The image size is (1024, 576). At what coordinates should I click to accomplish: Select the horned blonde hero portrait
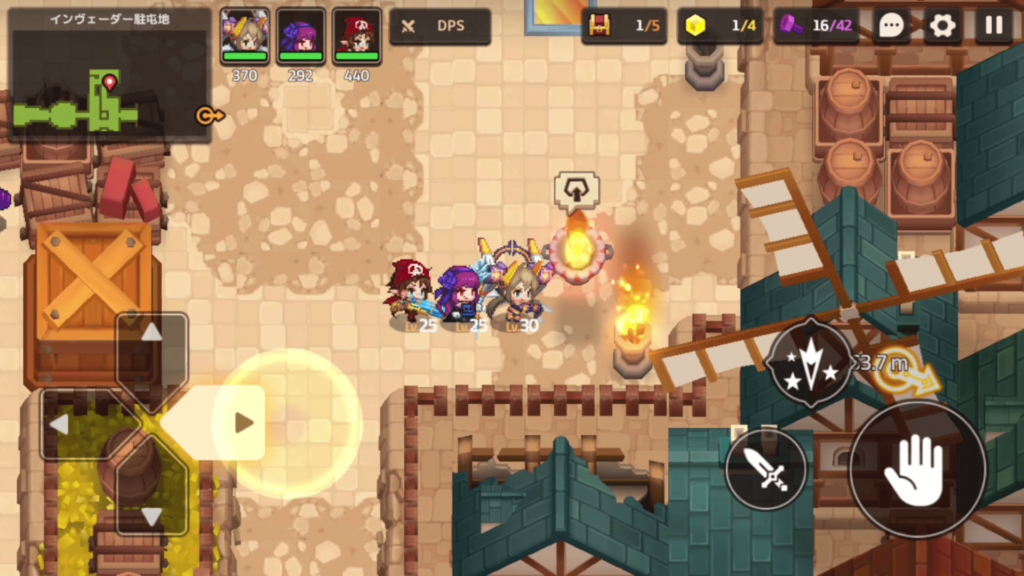click(x=245, y=37)
